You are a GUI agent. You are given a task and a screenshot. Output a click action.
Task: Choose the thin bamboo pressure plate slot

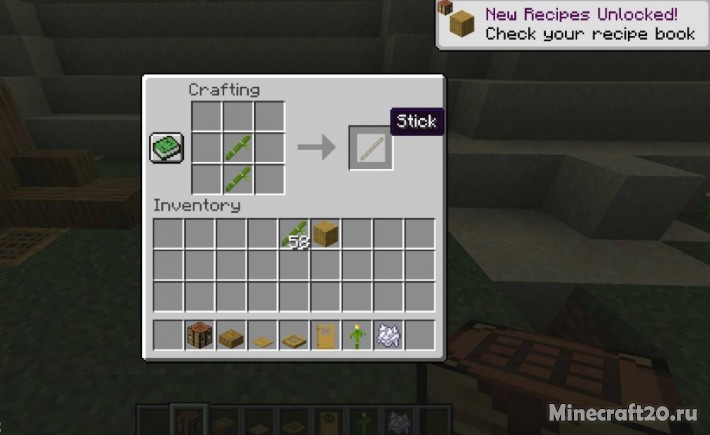pos(262,335)
